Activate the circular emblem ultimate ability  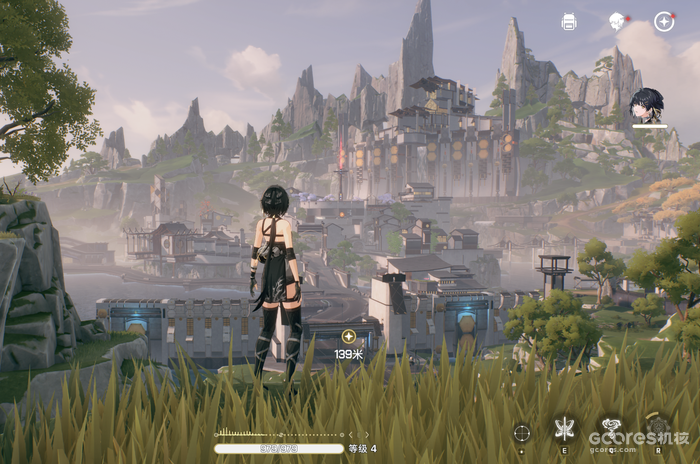click(657, 430)
